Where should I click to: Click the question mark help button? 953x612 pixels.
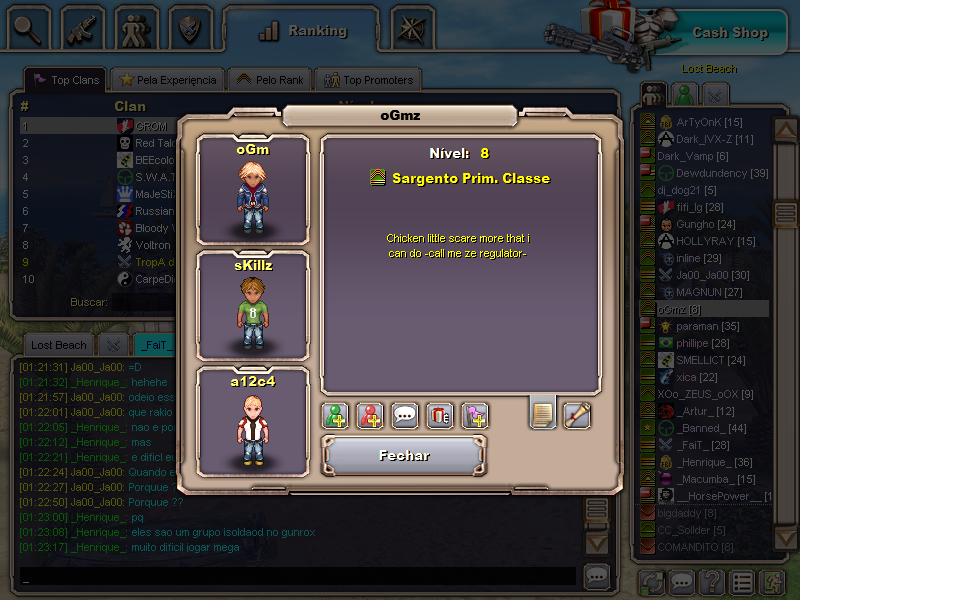click(711, 582)
